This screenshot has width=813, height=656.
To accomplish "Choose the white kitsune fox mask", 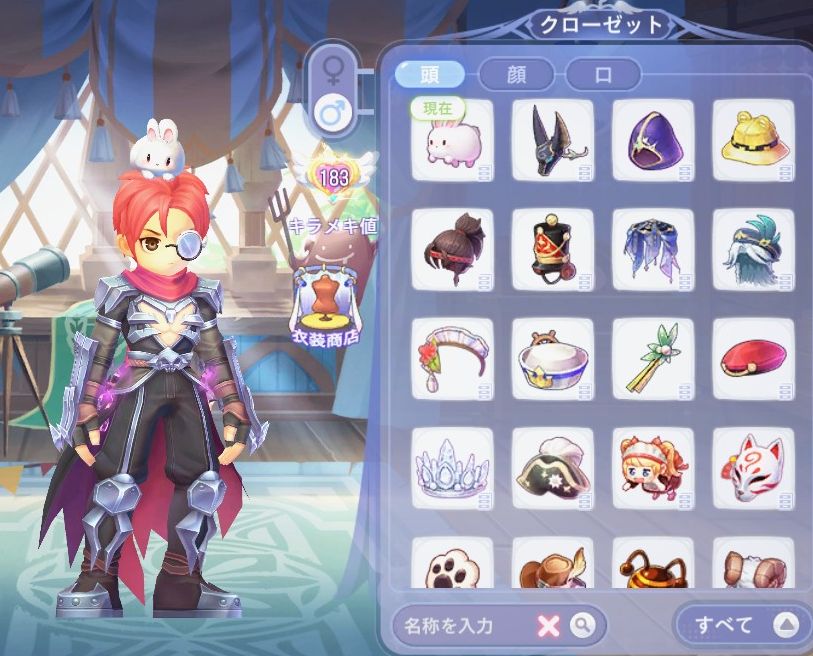I will (752, 469).
